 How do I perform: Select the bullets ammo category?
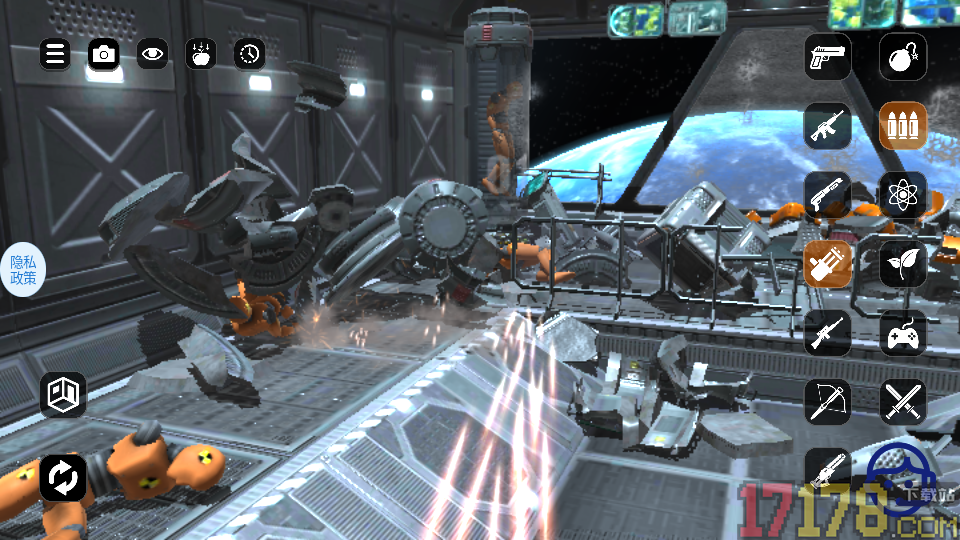click(903, 125)
